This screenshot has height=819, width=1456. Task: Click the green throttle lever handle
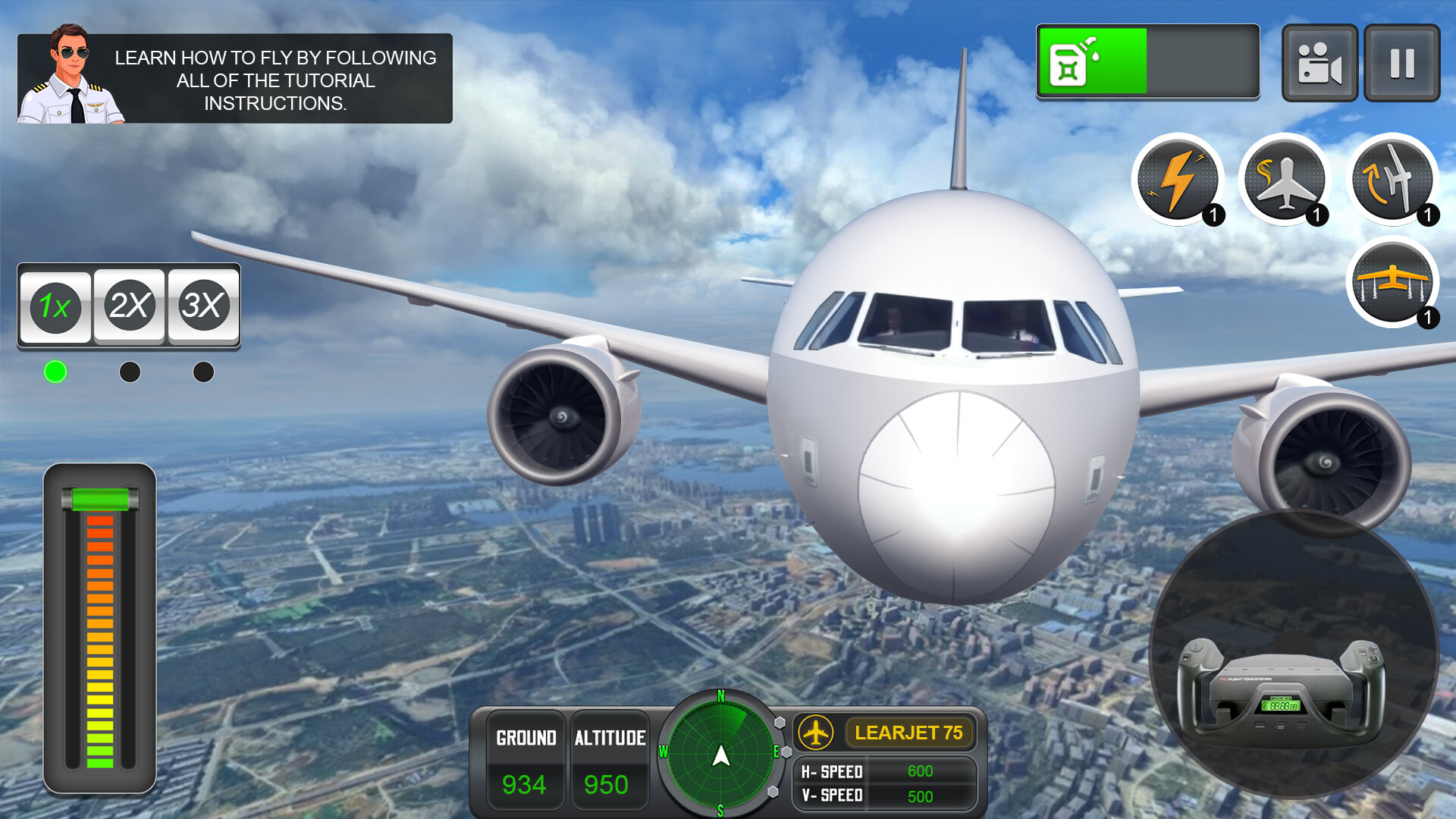99,499
